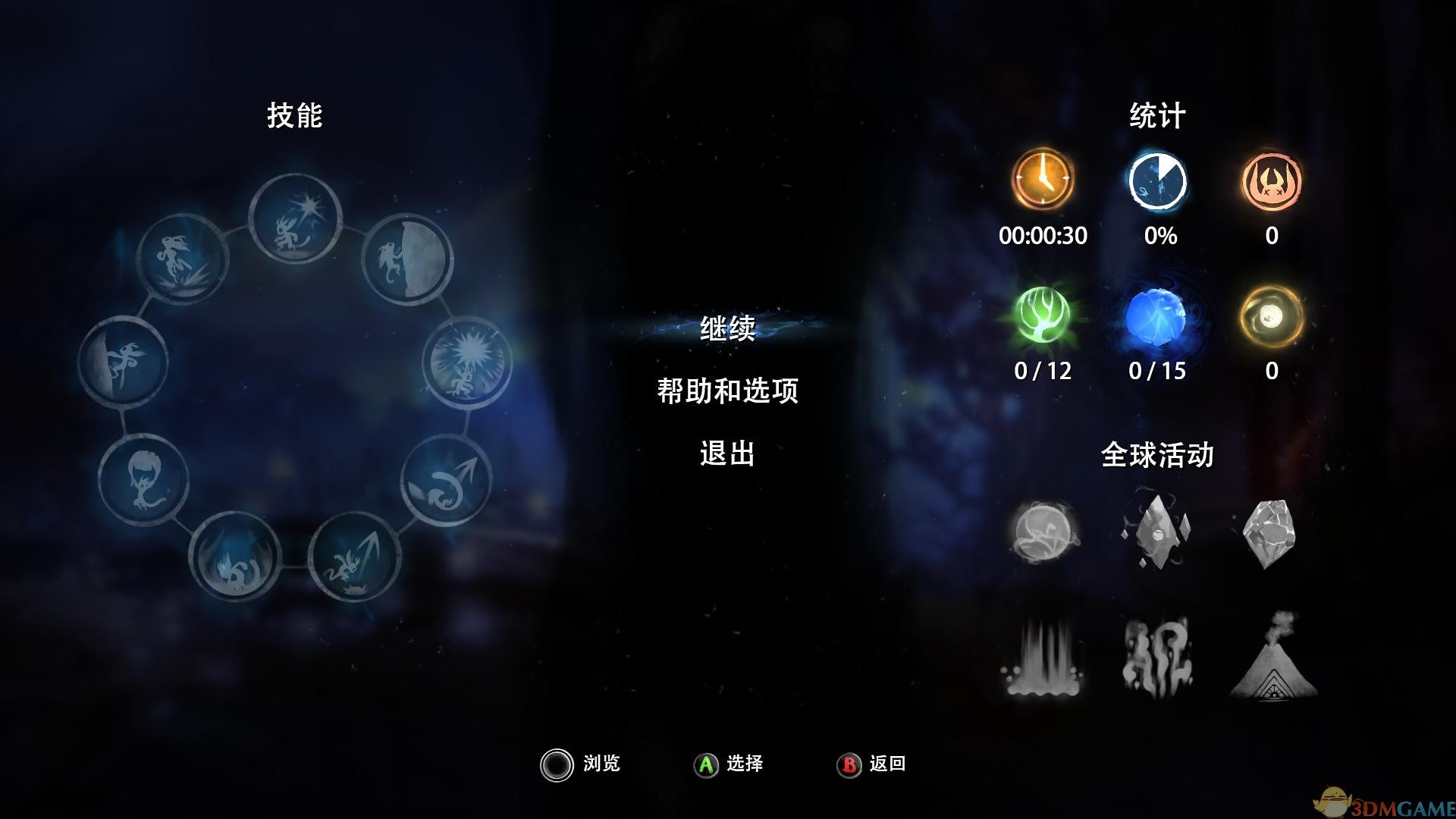Open the 帮助和选项 menu entry

click(727, 392)
